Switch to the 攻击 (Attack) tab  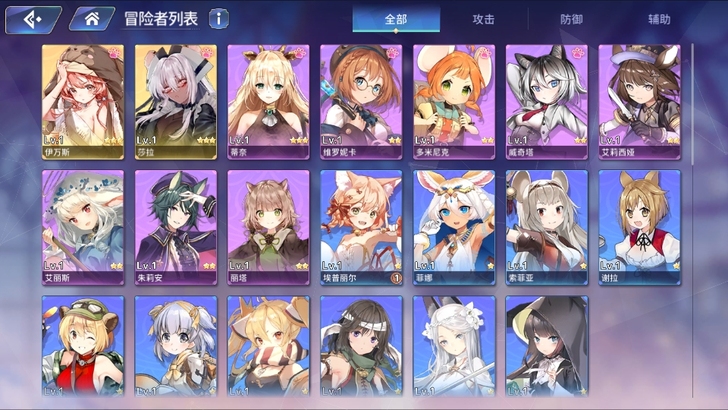[x=483, y=19]
